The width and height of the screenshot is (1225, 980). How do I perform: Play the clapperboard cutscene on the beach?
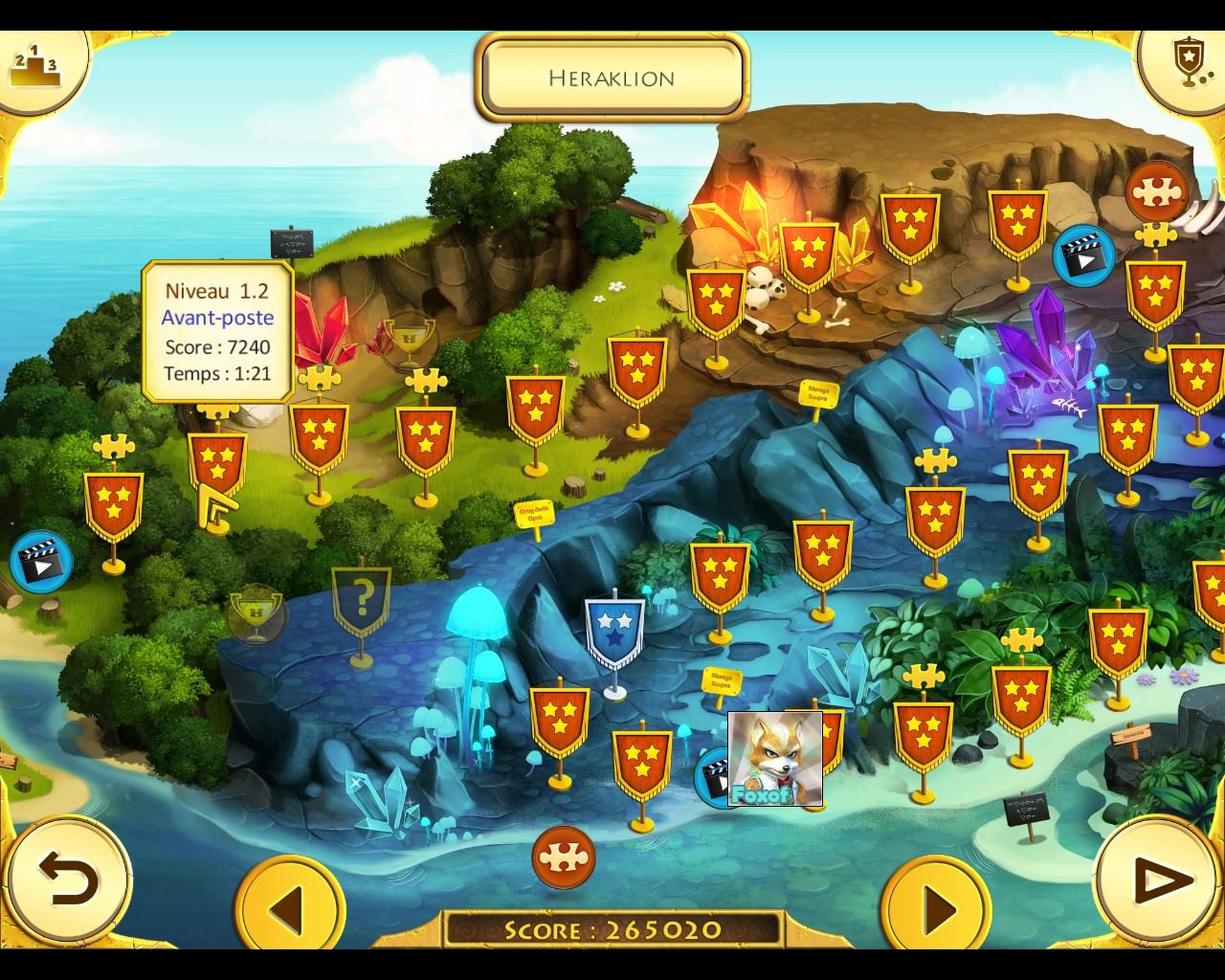(41, 562)
